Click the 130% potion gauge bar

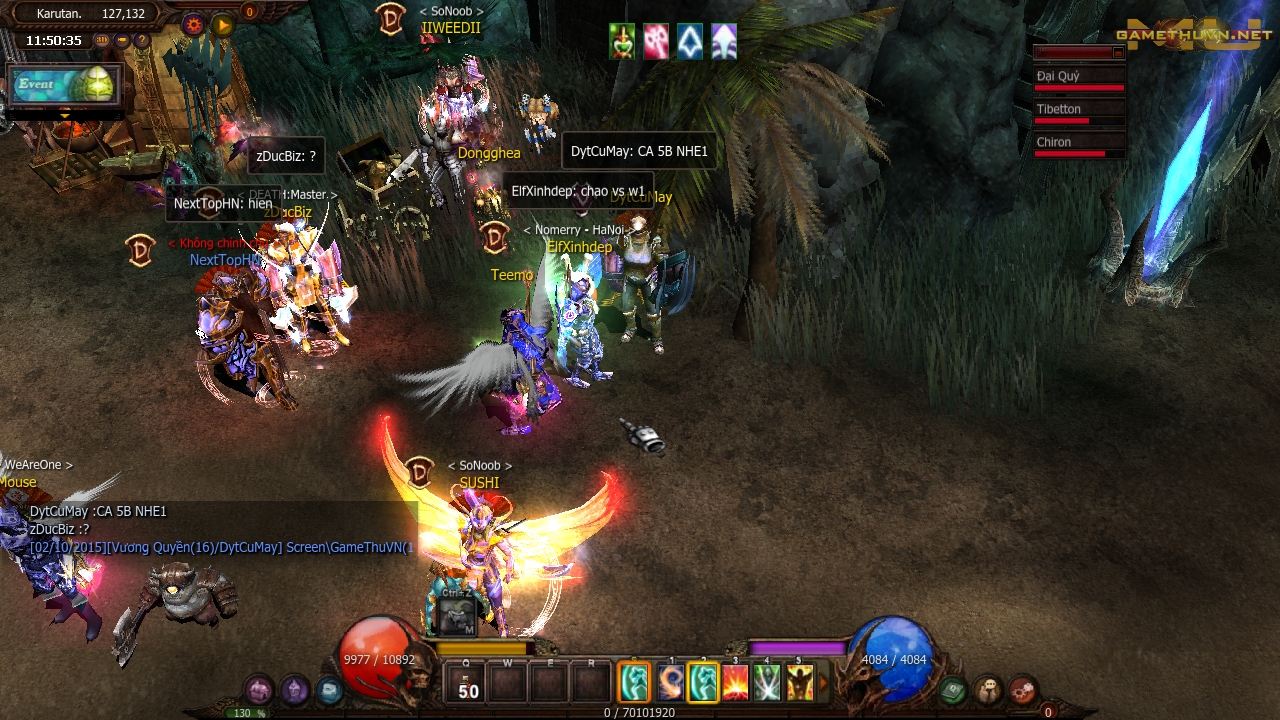tap(243, 713)
